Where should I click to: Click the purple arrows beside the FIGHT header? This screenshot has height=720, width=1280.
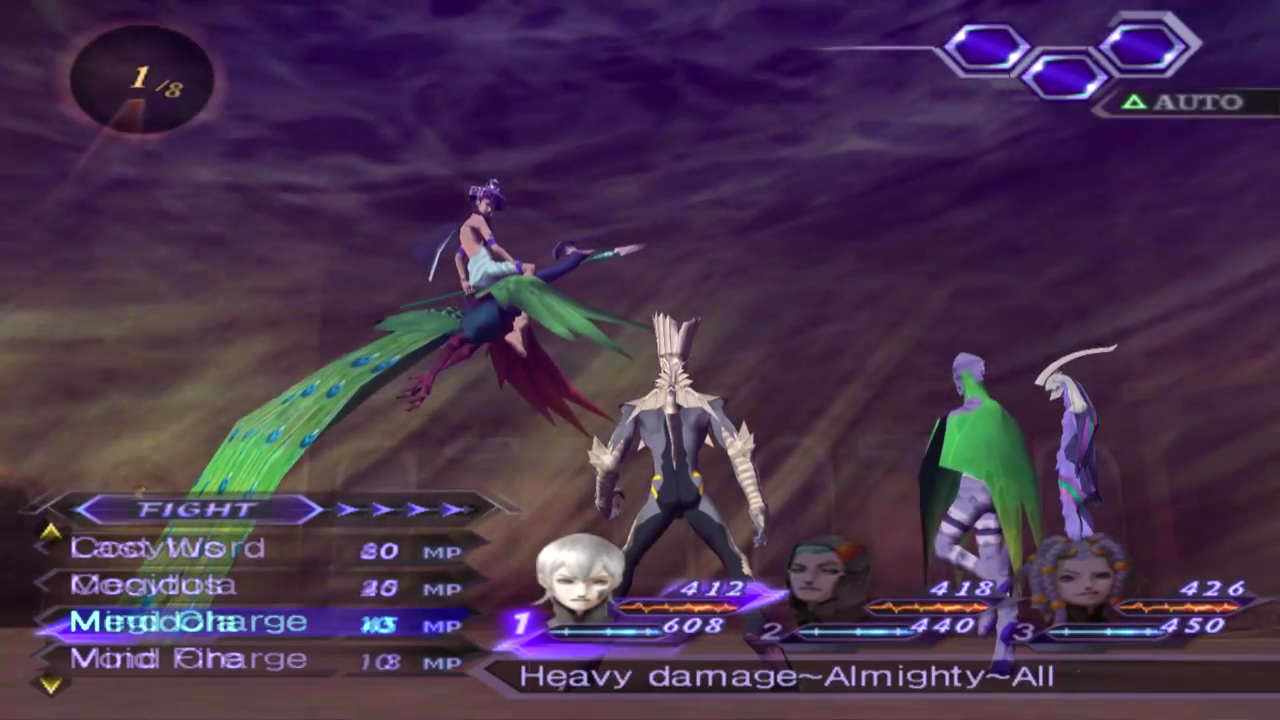pyautogui.click(x=402, y=510)
